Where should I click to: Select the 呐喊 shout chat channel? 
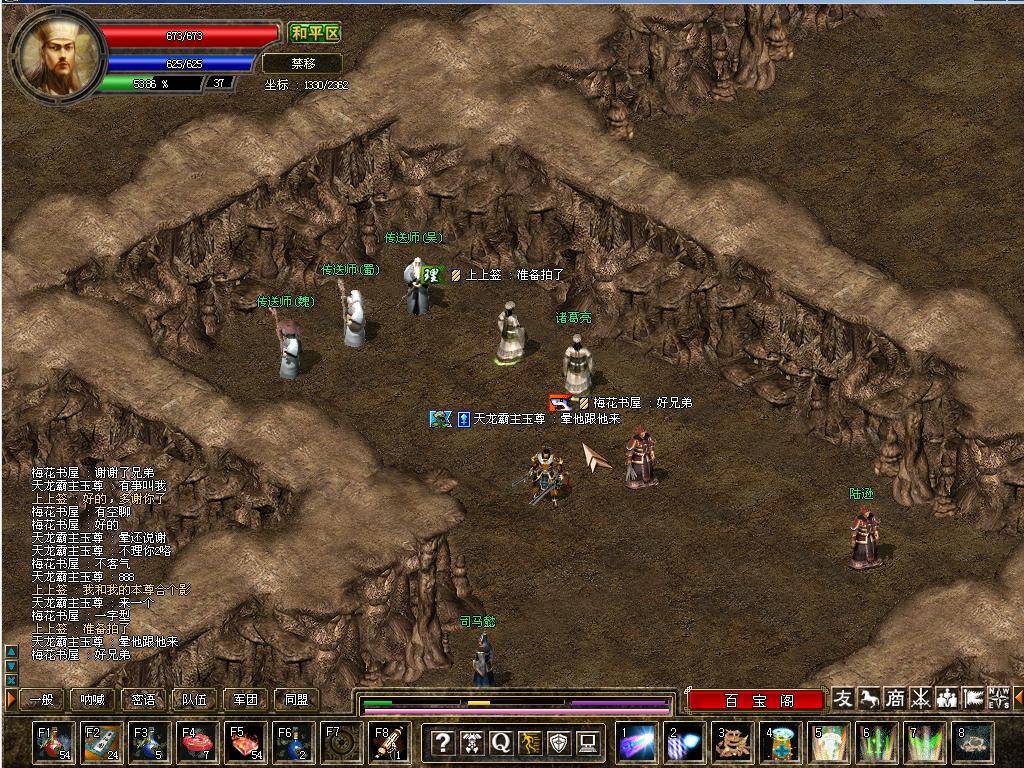click(x=93, y=700)
